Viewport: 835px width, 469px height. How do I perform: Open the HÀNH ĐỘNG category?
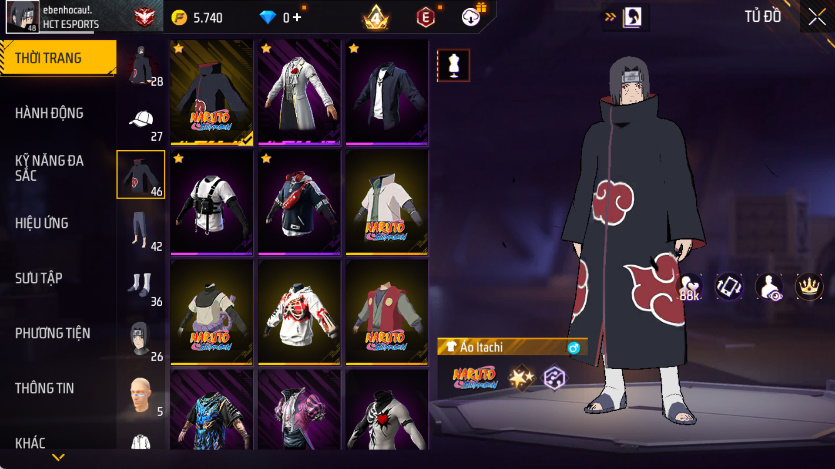coord(57,113)
